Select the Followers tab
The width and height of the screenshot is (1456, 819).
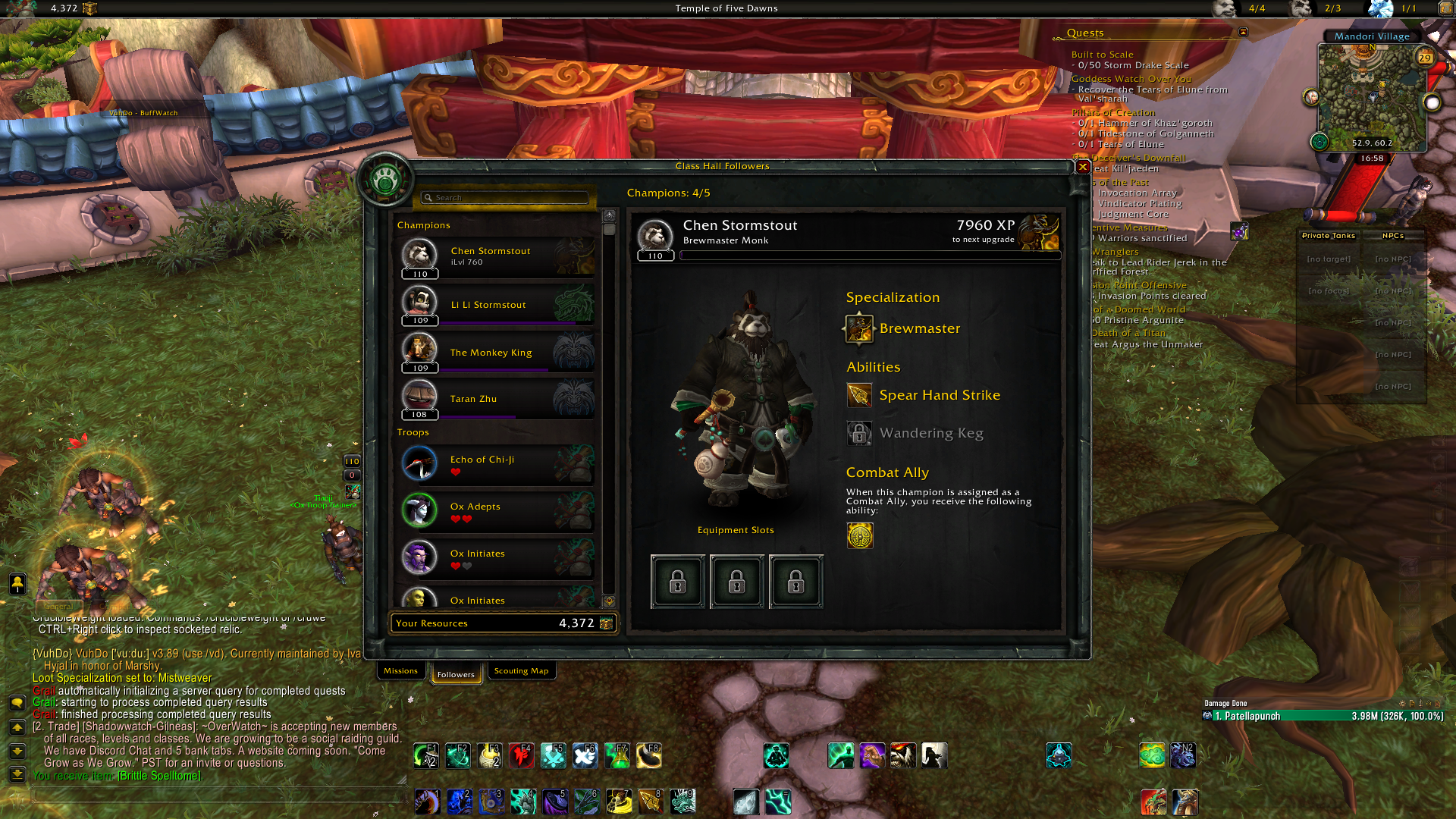point(456,674)
